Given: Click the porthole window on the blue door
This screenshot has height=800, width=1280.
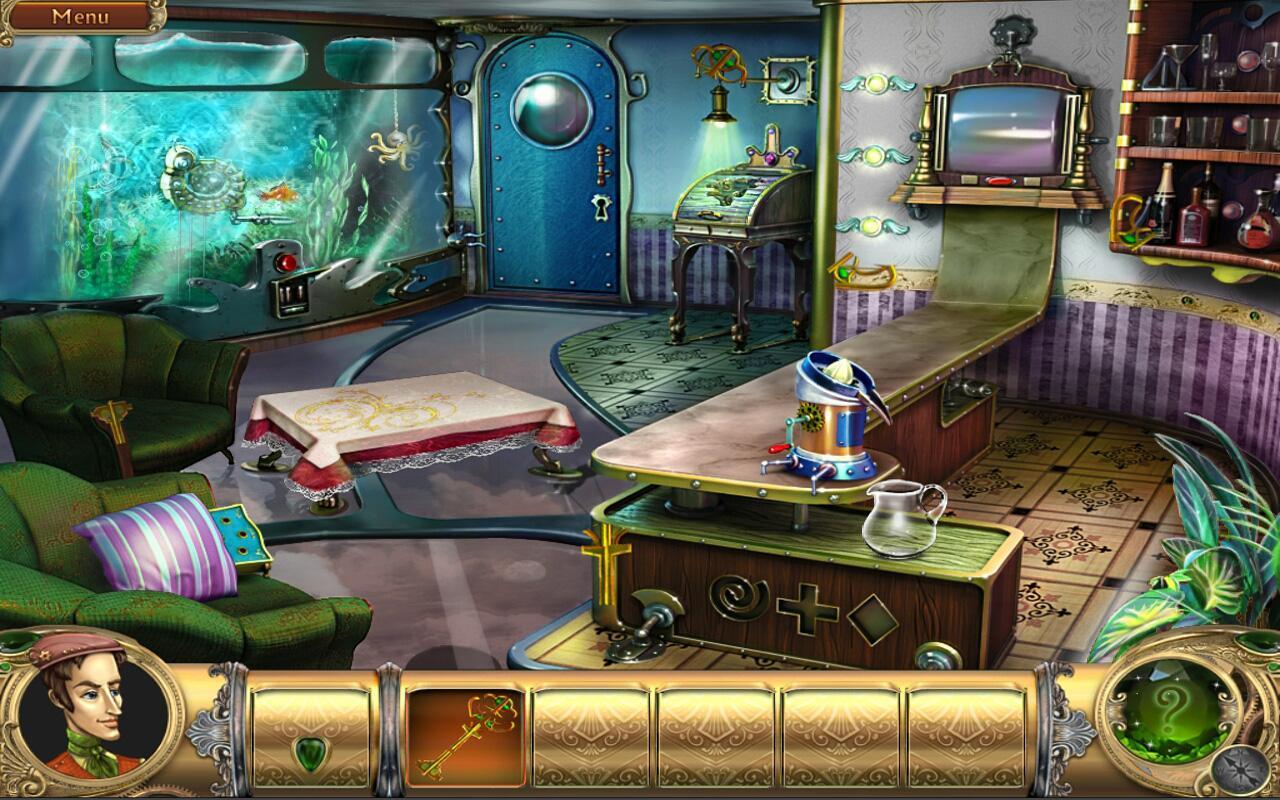Looking at the screenshot, I should point(549,107).
